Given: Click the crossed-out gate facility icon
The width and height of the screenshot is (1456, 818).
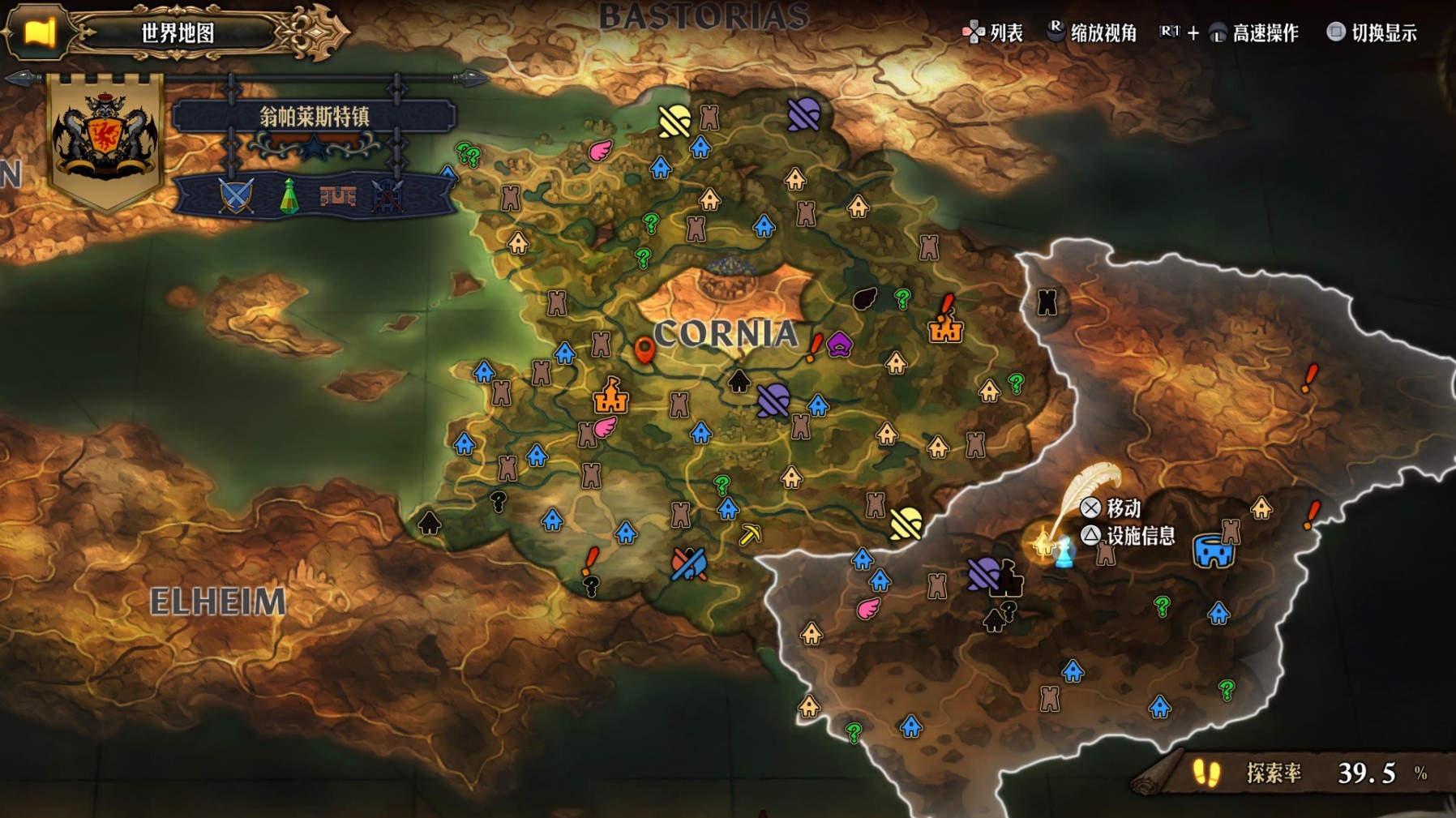Looking at the screenshot, I should (387, 196).
